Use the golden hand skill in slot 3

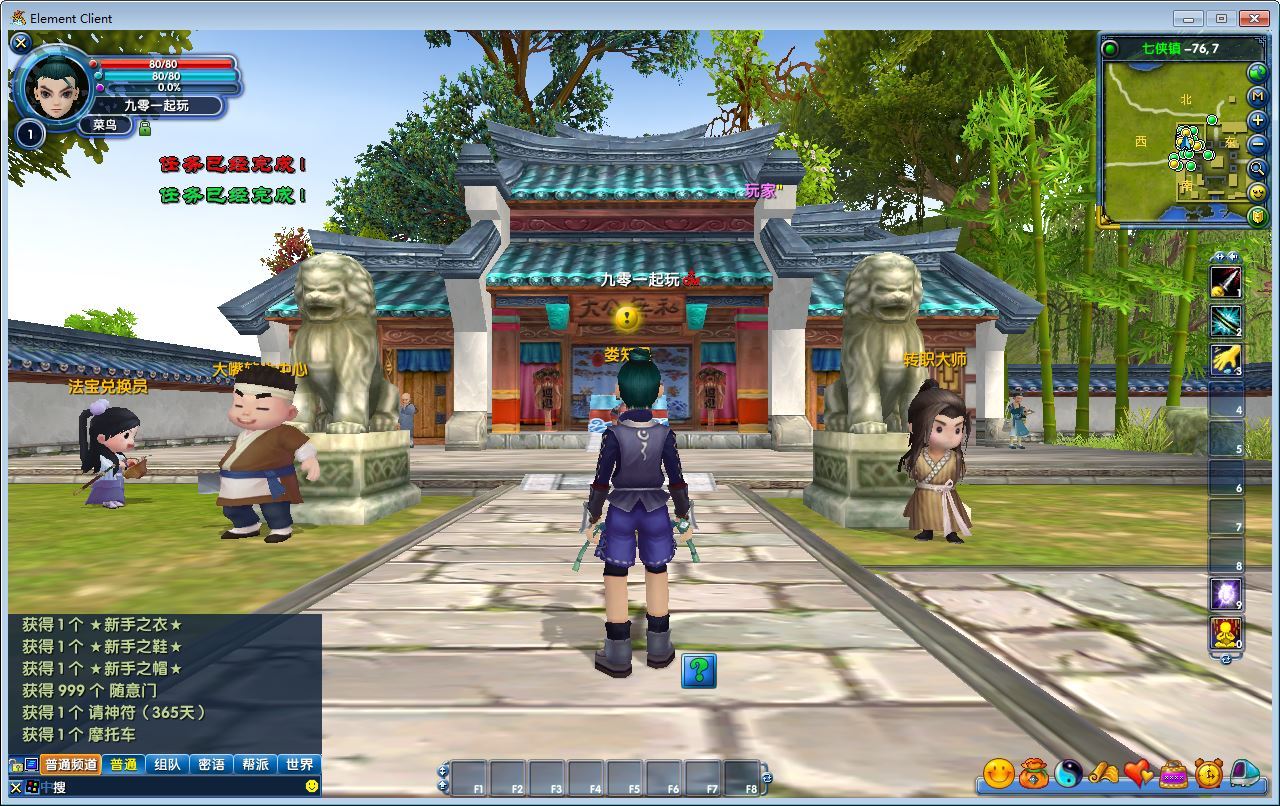[1226, 360]
